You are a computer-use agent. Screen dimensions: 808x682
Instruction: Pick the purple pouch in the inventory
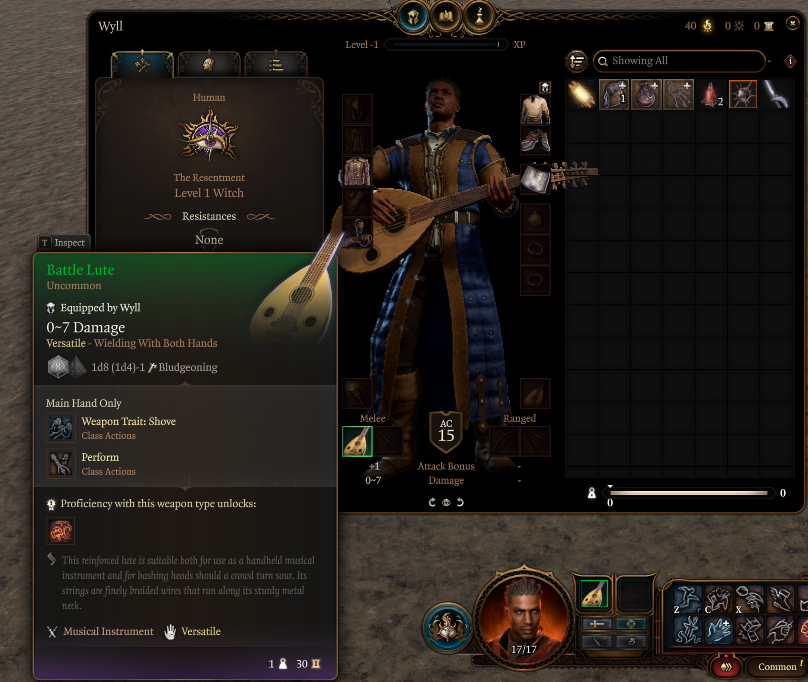[x=646, y=95]
